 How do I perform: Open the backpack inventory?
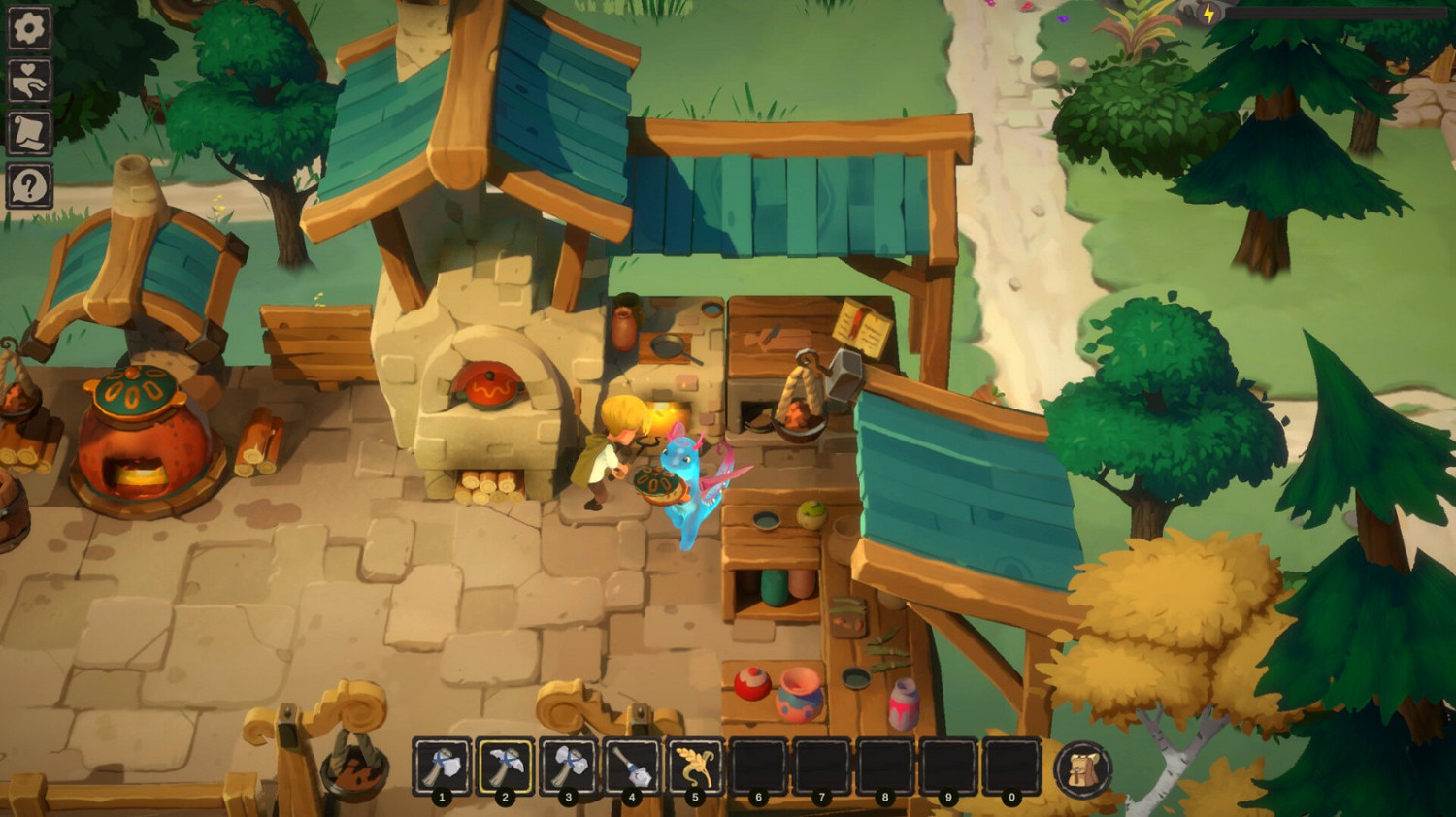point(1082,769)
